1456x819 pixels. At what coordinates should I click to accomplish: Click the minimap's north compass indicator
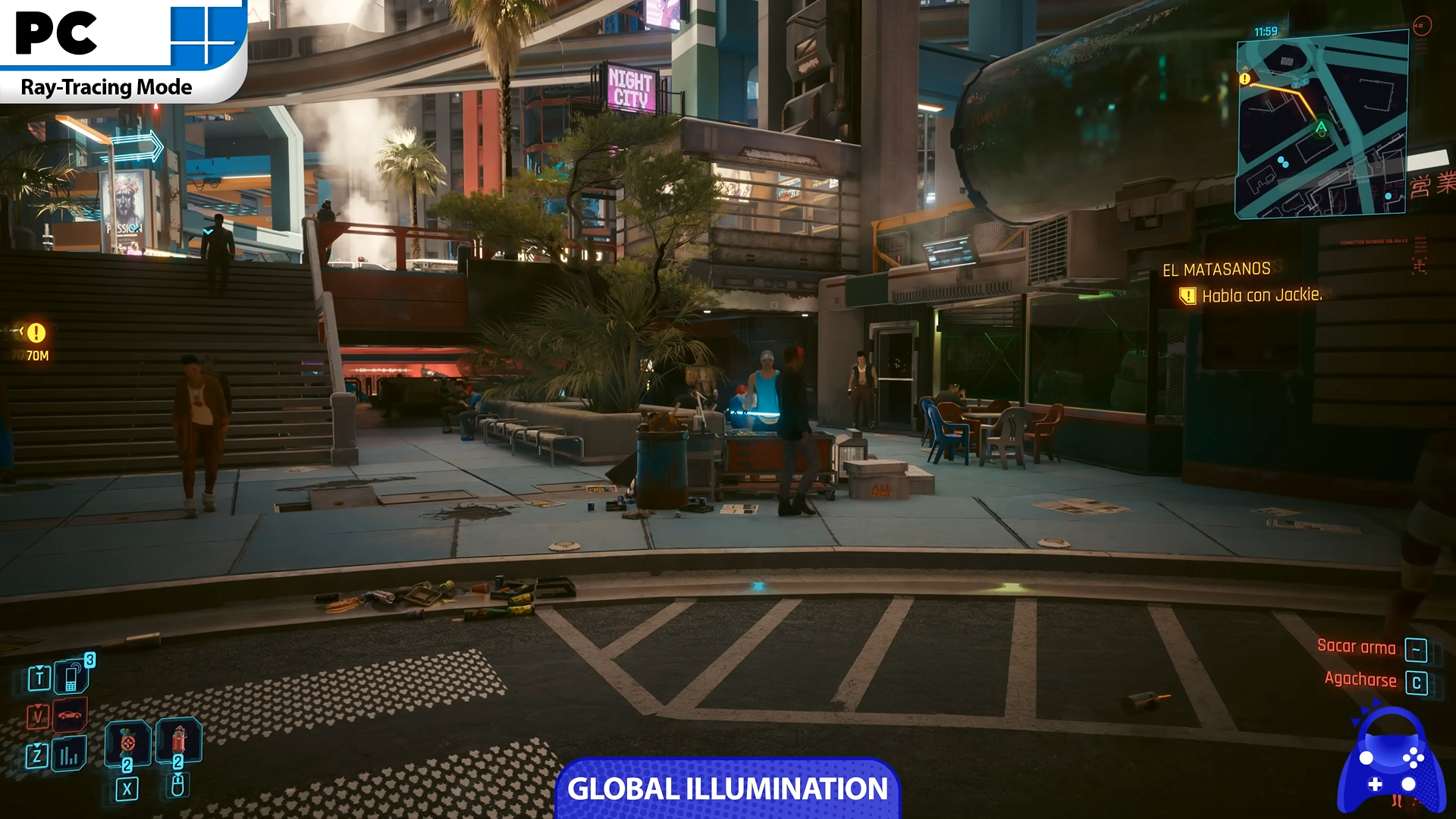tap(1422, 26)
